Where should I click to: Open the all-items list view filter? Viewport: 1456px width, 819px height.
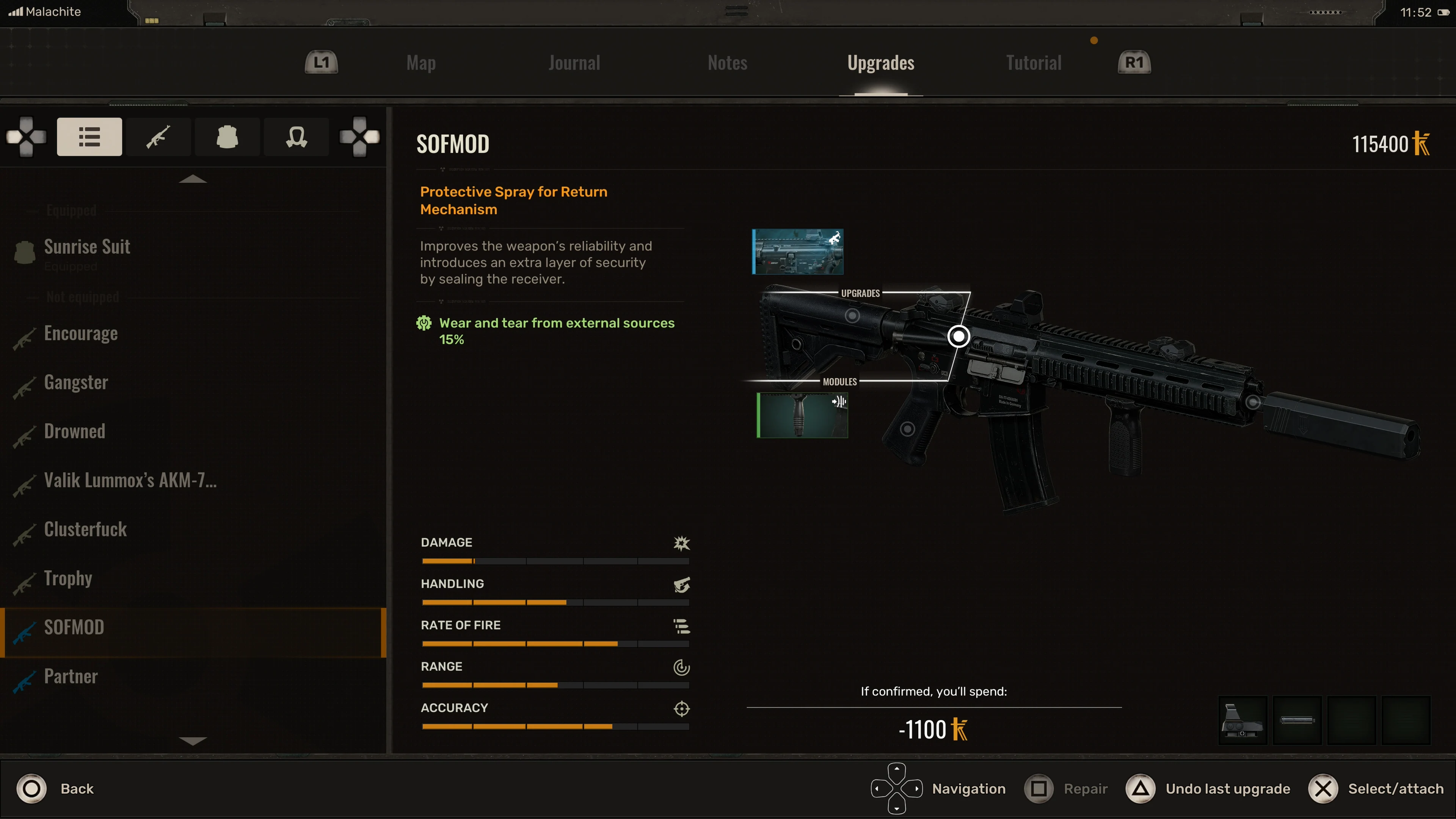tap(89, 136)
